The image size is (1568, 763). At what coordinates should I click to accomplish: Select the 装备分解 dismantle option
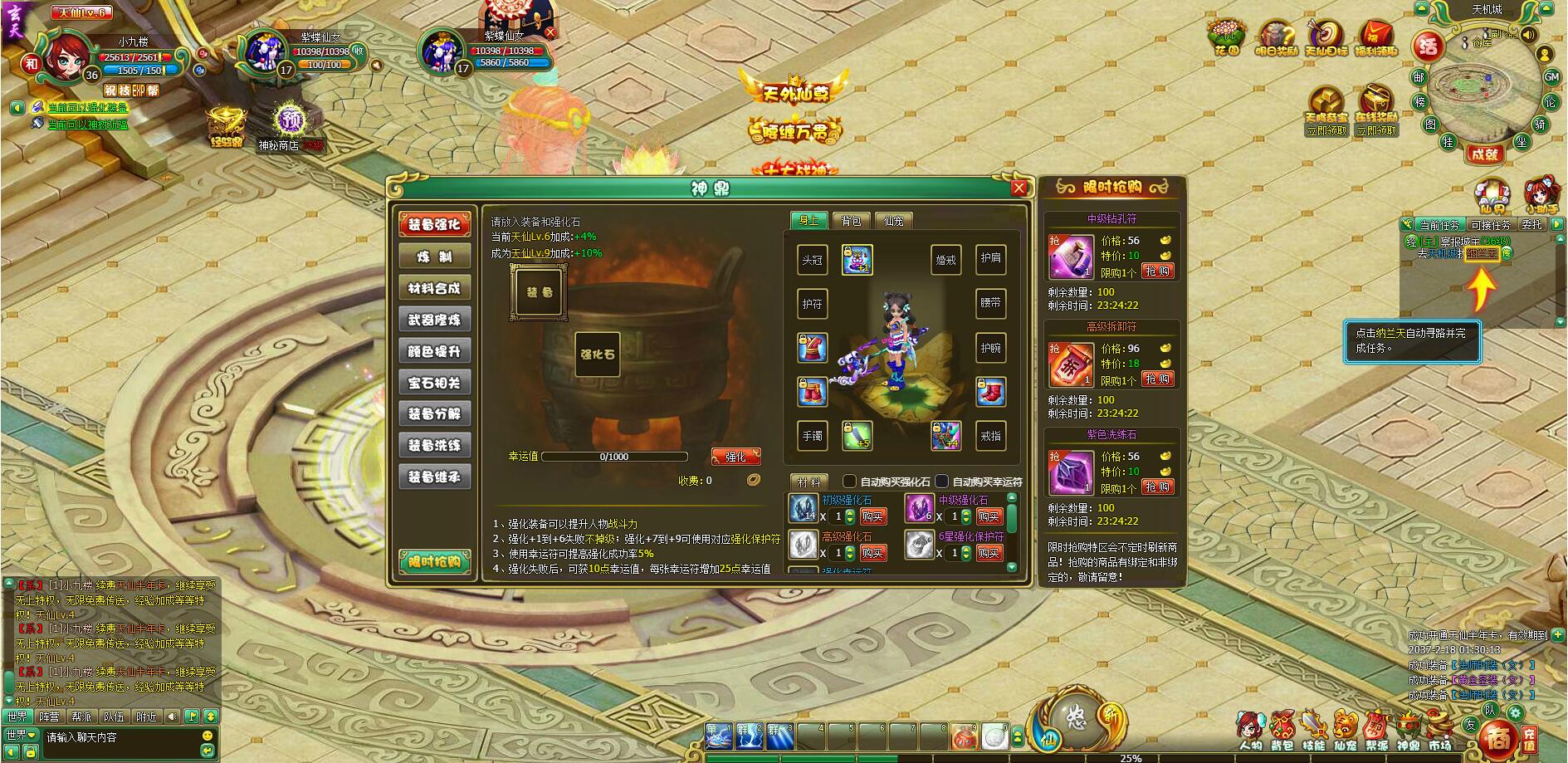pos(434,413)
